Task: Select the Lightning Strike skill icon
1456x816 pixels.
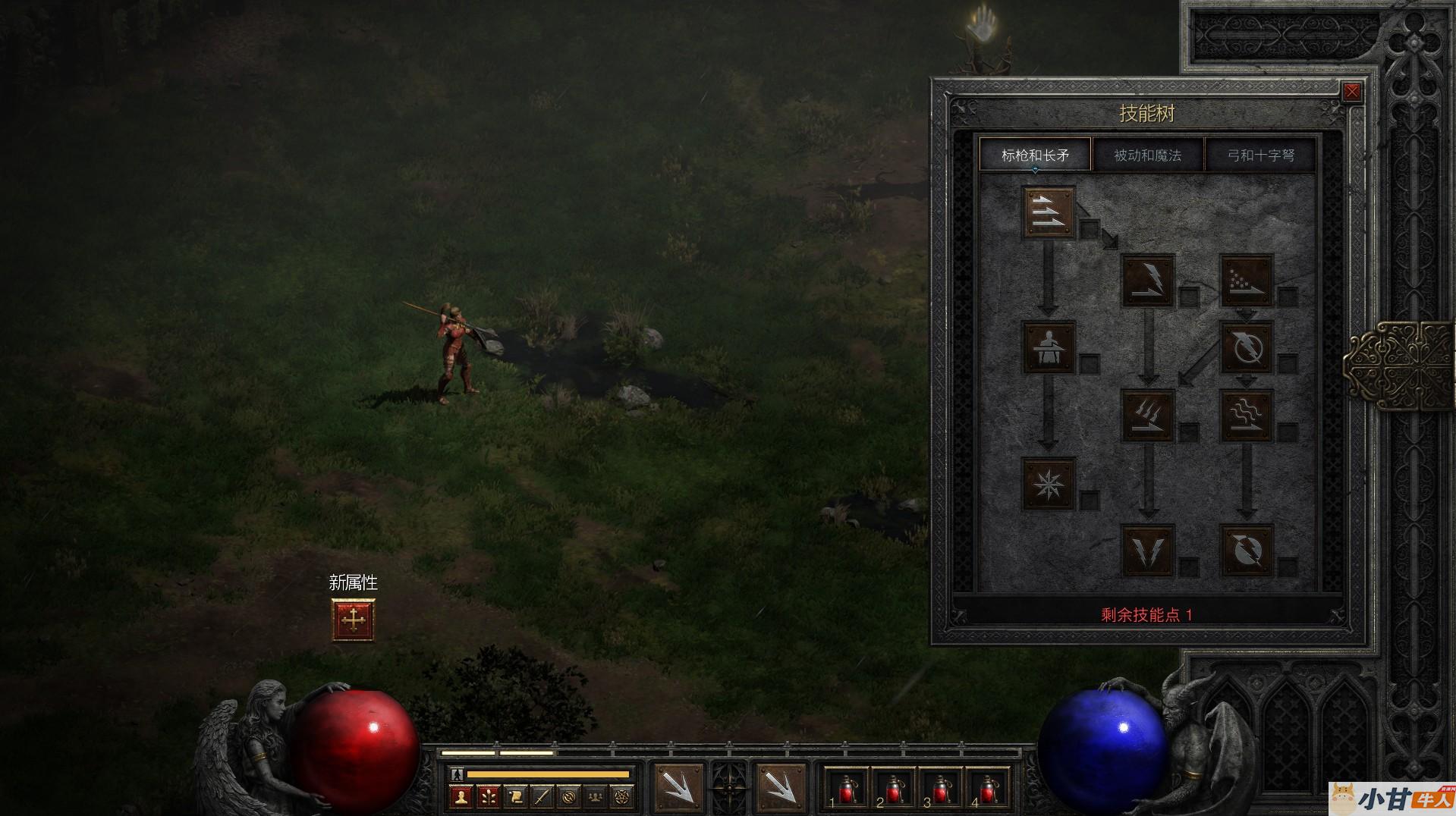Action: point(1147,550)
